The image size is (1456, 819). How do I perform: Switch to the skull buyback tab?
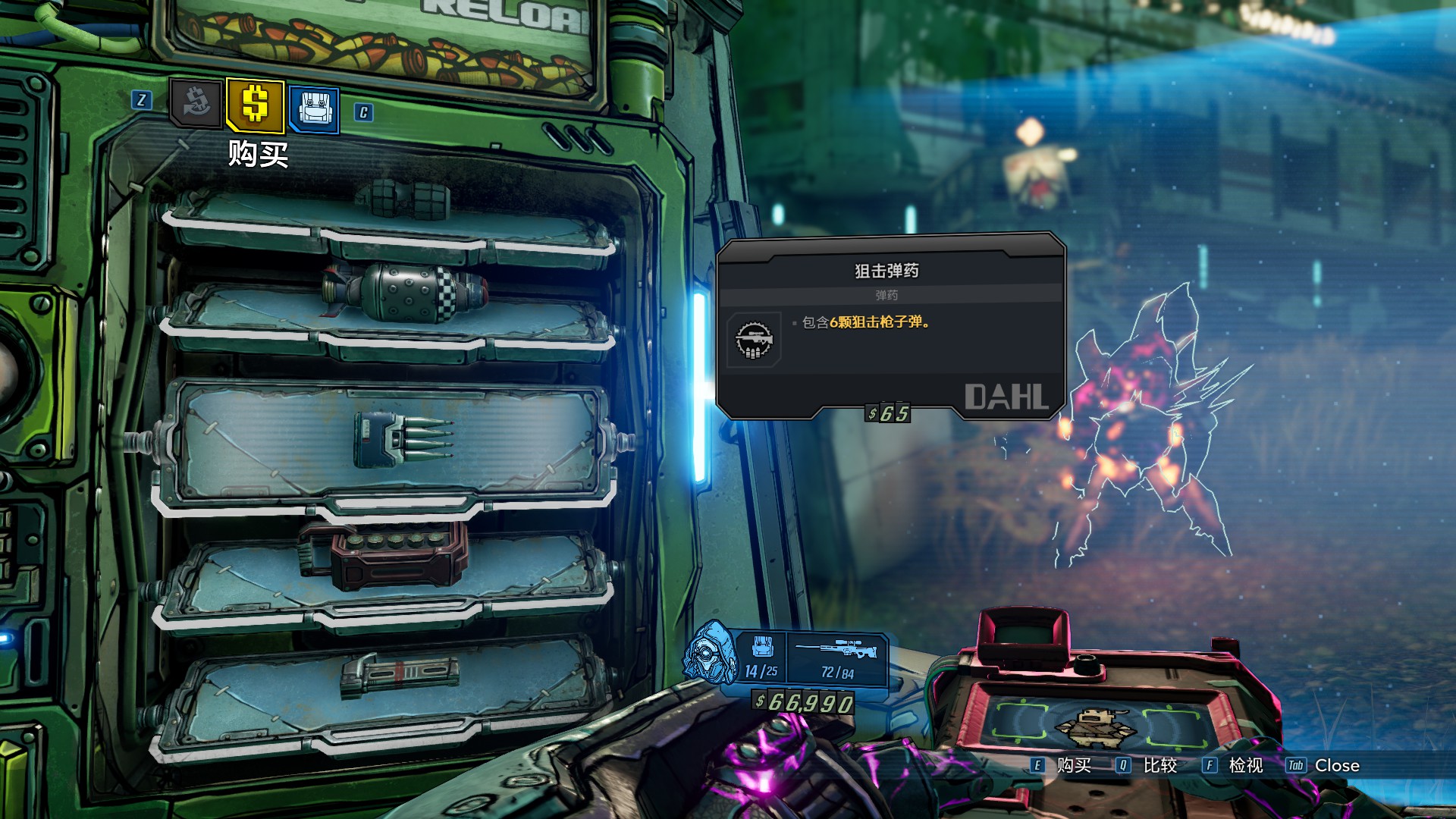(196, 104)
